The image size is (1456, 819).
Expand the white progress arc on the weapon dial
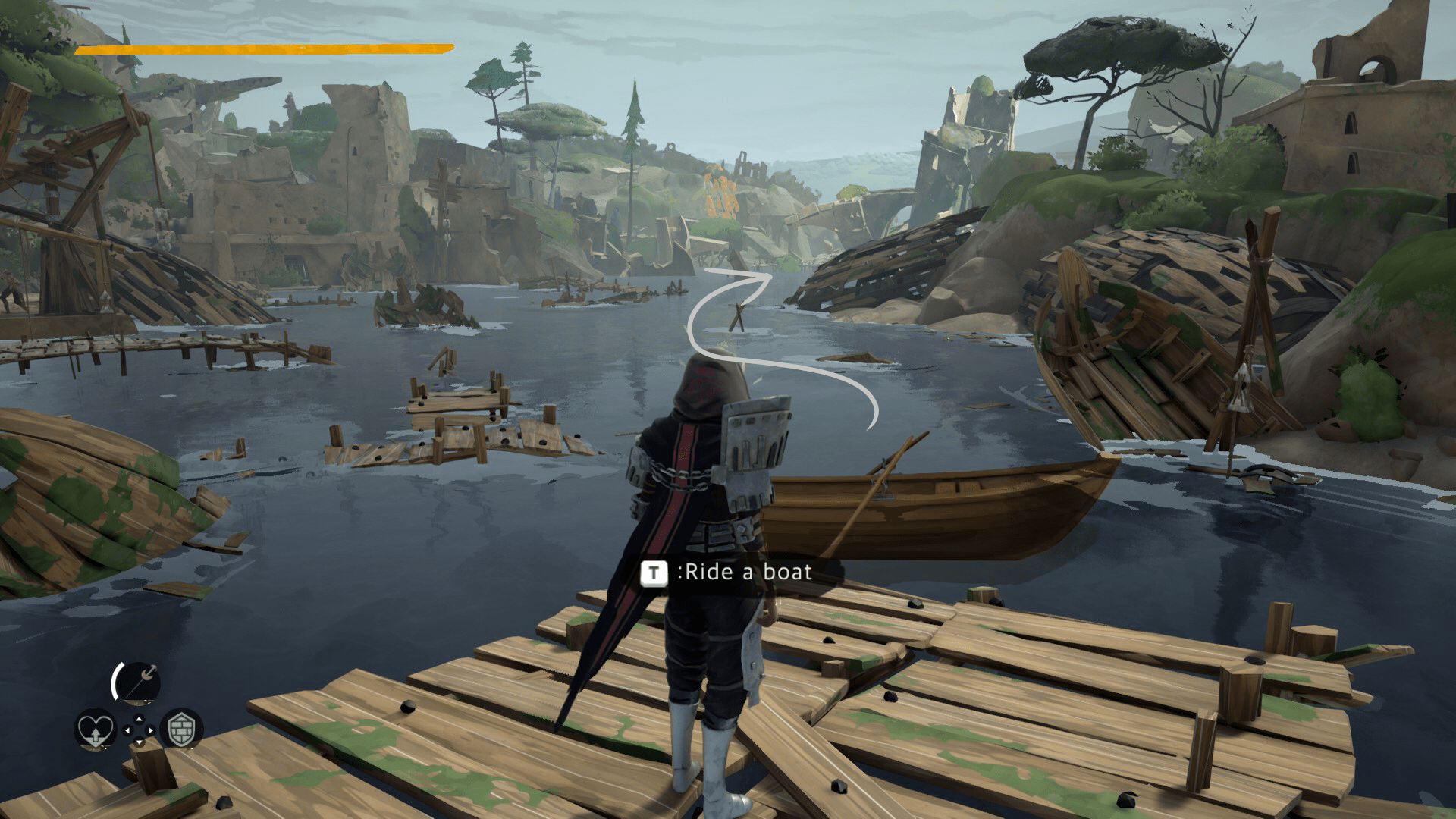115,679
